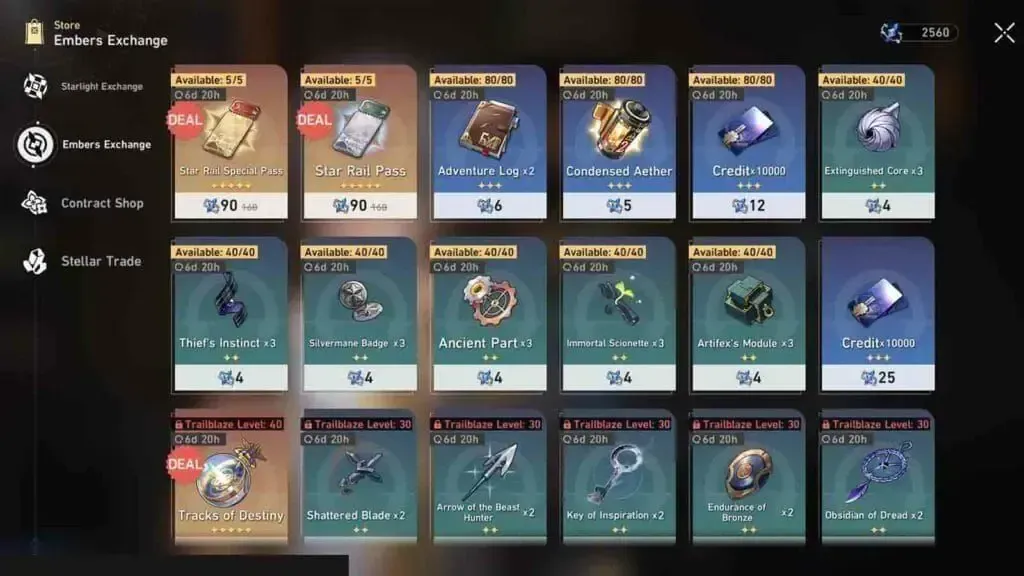The height and width of the screenshot is (576, 1024).
Task: Choose the Thief's Instinct x3 item
Action: [230, 314]
